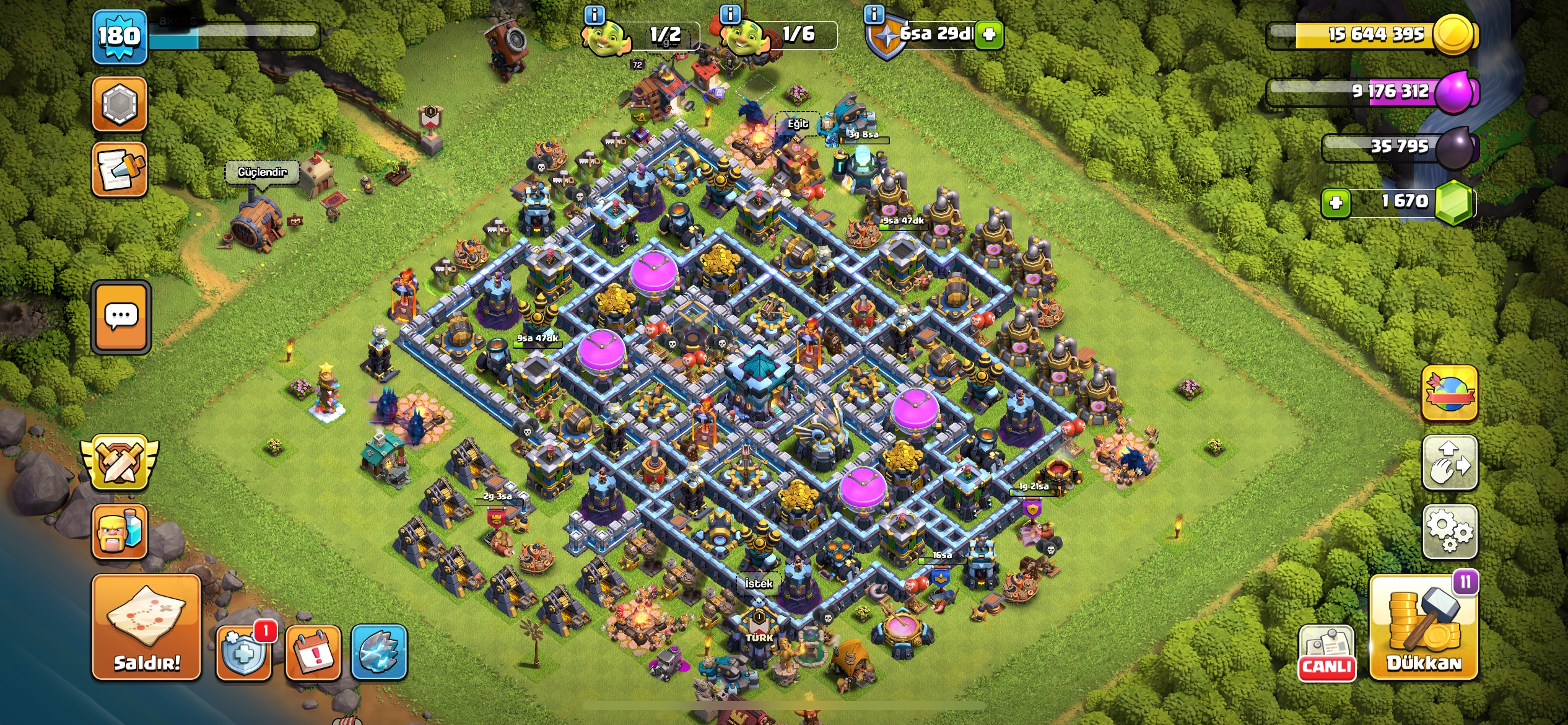The width and height of the screenshot is (1568, 725).
Task: Show builder info on 1/6 counter
Action: click(731, 14)
